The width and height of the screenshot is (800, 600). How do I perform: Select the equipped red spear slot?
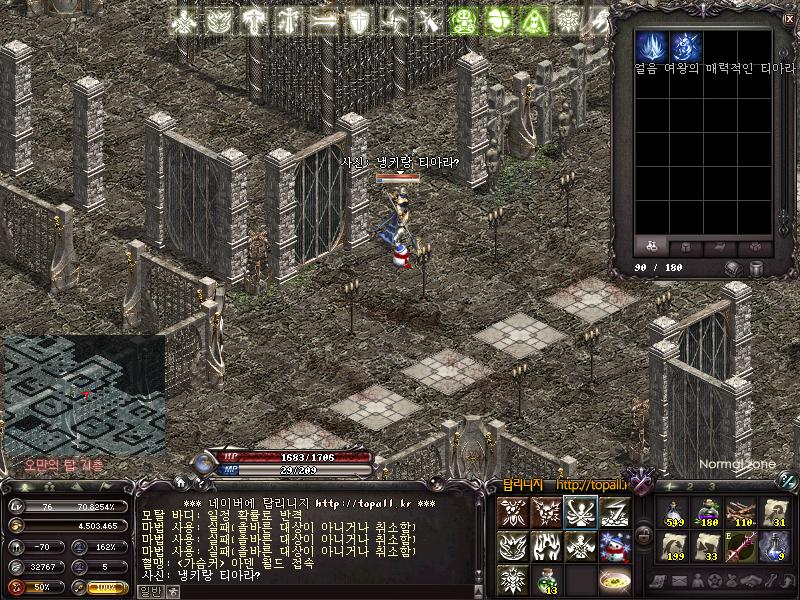(x=741, y=547)
